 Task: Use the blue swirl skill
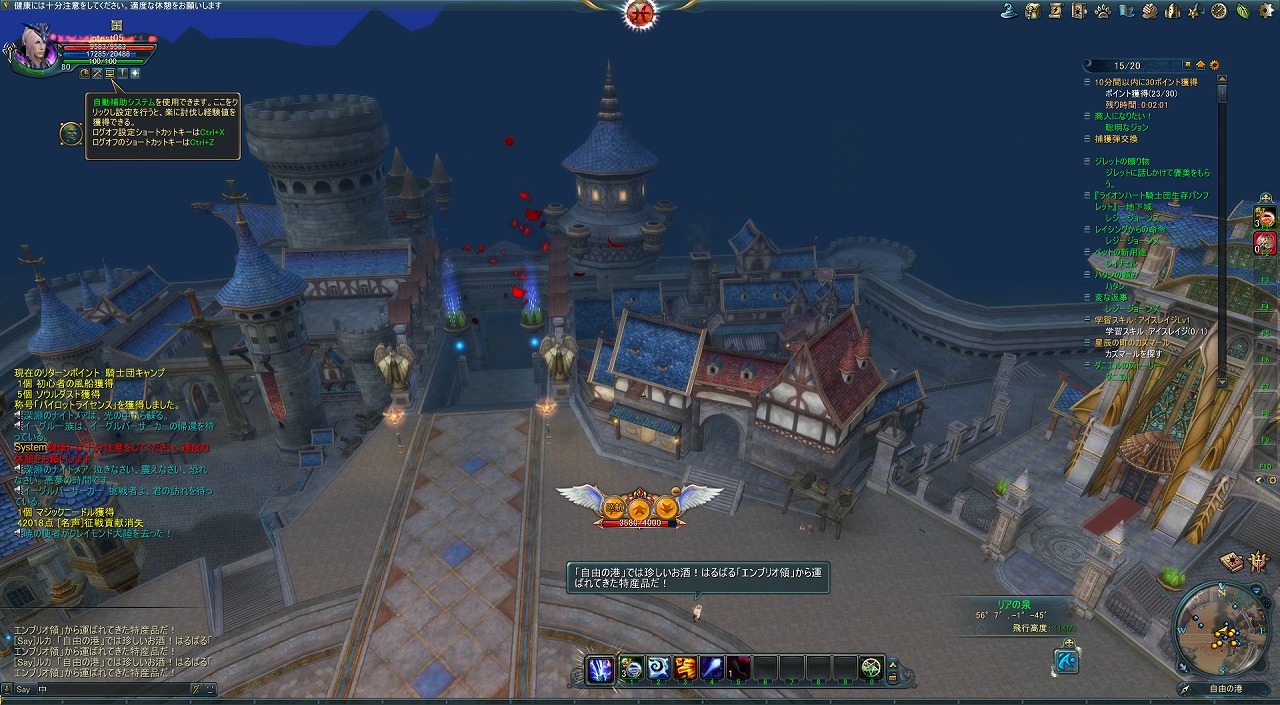click(656, 668)
